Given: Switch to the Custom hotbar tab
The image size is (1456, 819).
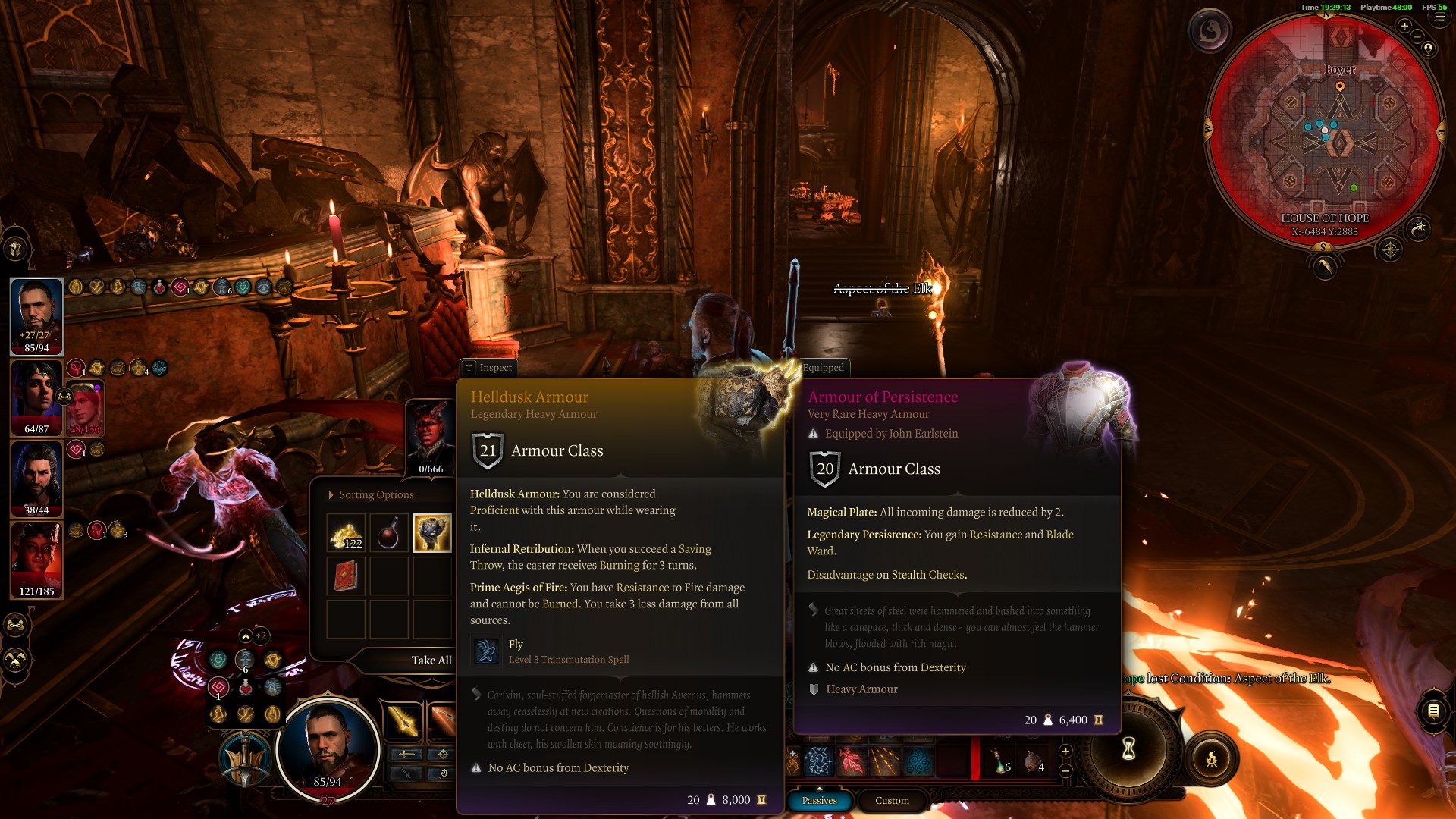Looking at the screenshot, I should pyautogui.click(x=892, y=801).
